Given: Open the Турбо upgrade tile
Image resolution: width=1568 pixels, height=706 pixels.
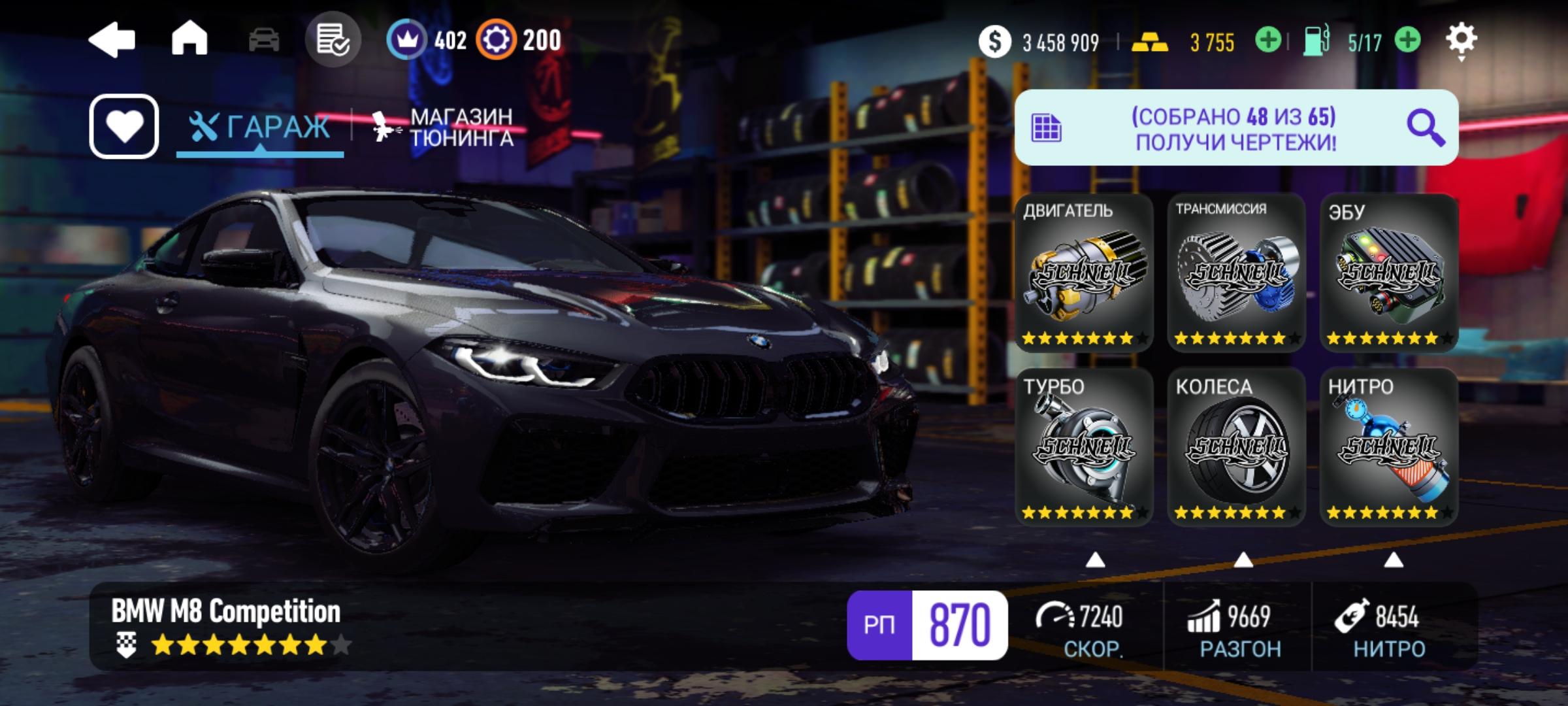Looking at the screenshot, I should [1084, 447].
